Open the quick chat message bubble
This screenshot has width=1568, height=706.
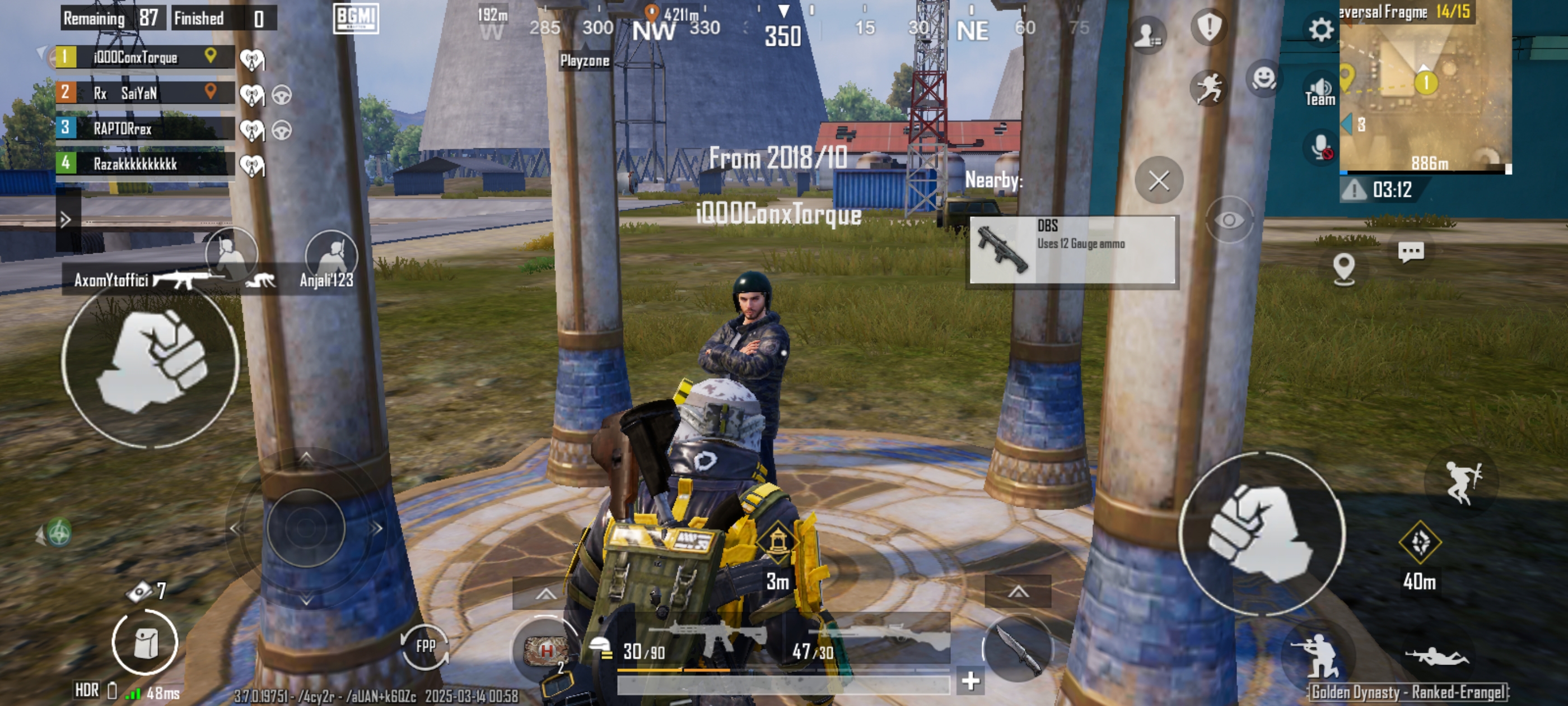(x=1410, y=251)
